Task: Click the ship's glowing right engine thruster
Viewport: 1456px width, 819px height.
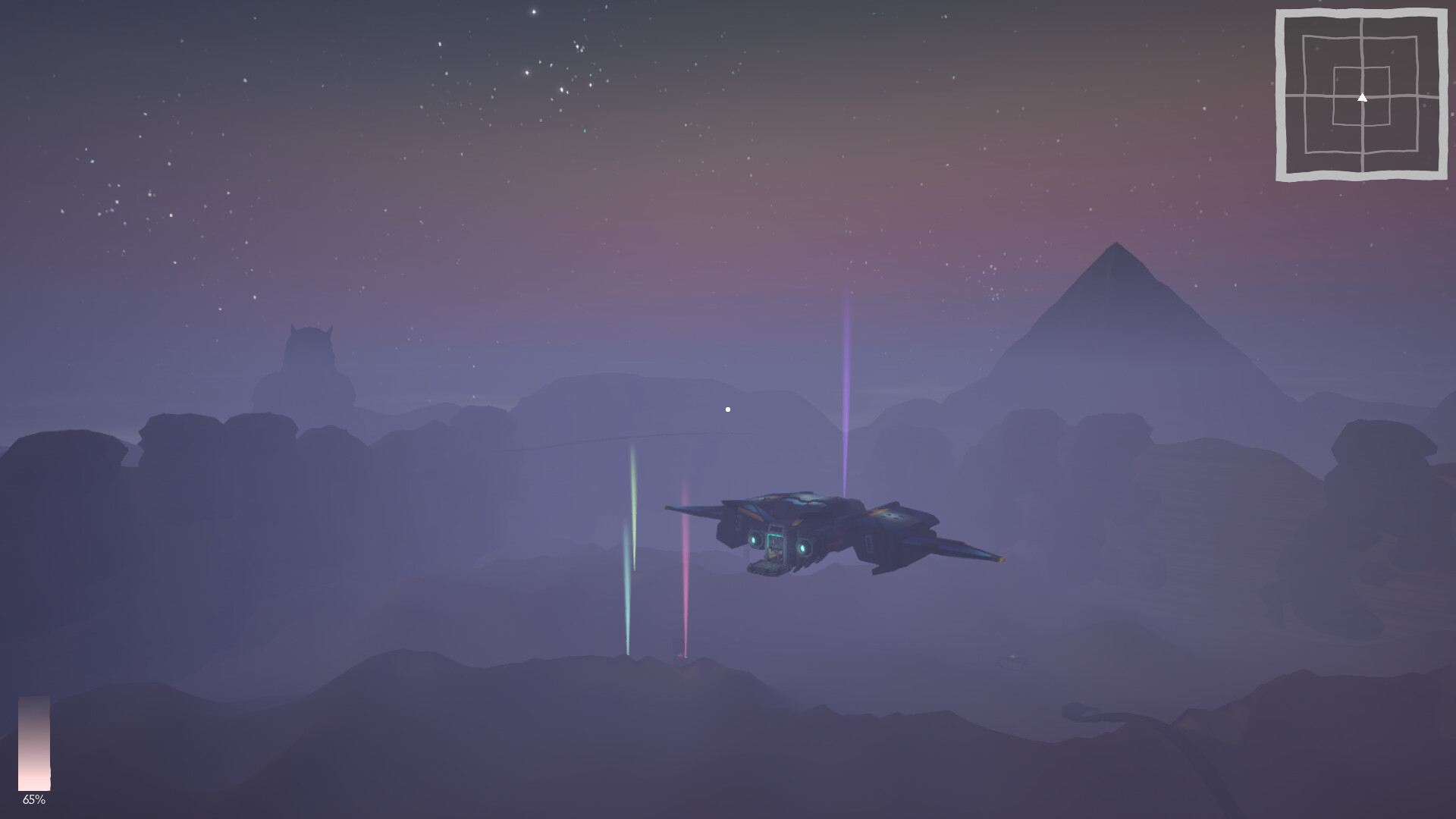Action: (803, 548)
